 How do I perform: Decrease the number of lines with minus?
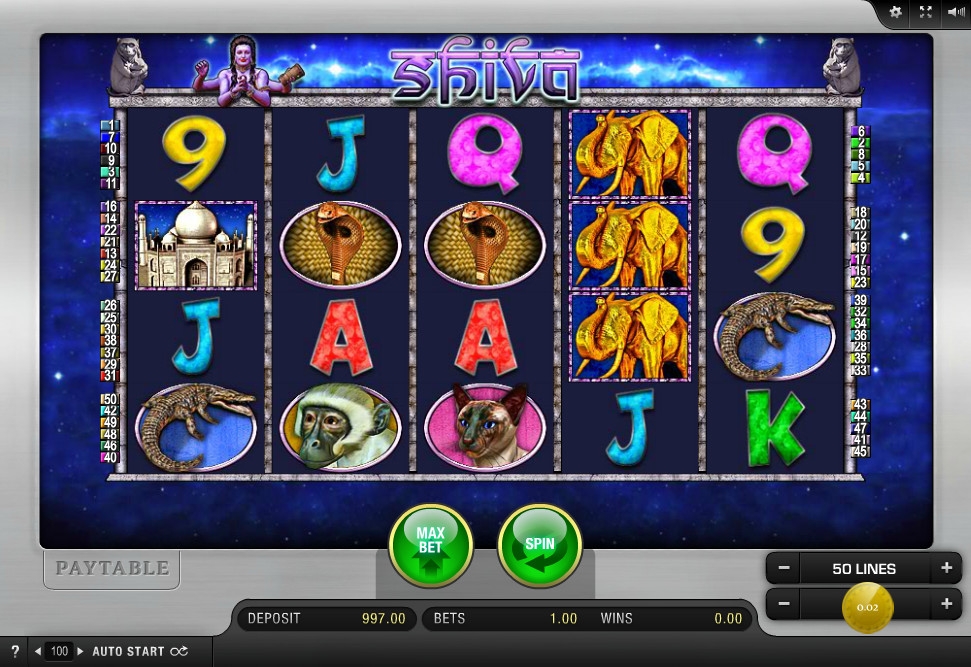pos(784,568)
